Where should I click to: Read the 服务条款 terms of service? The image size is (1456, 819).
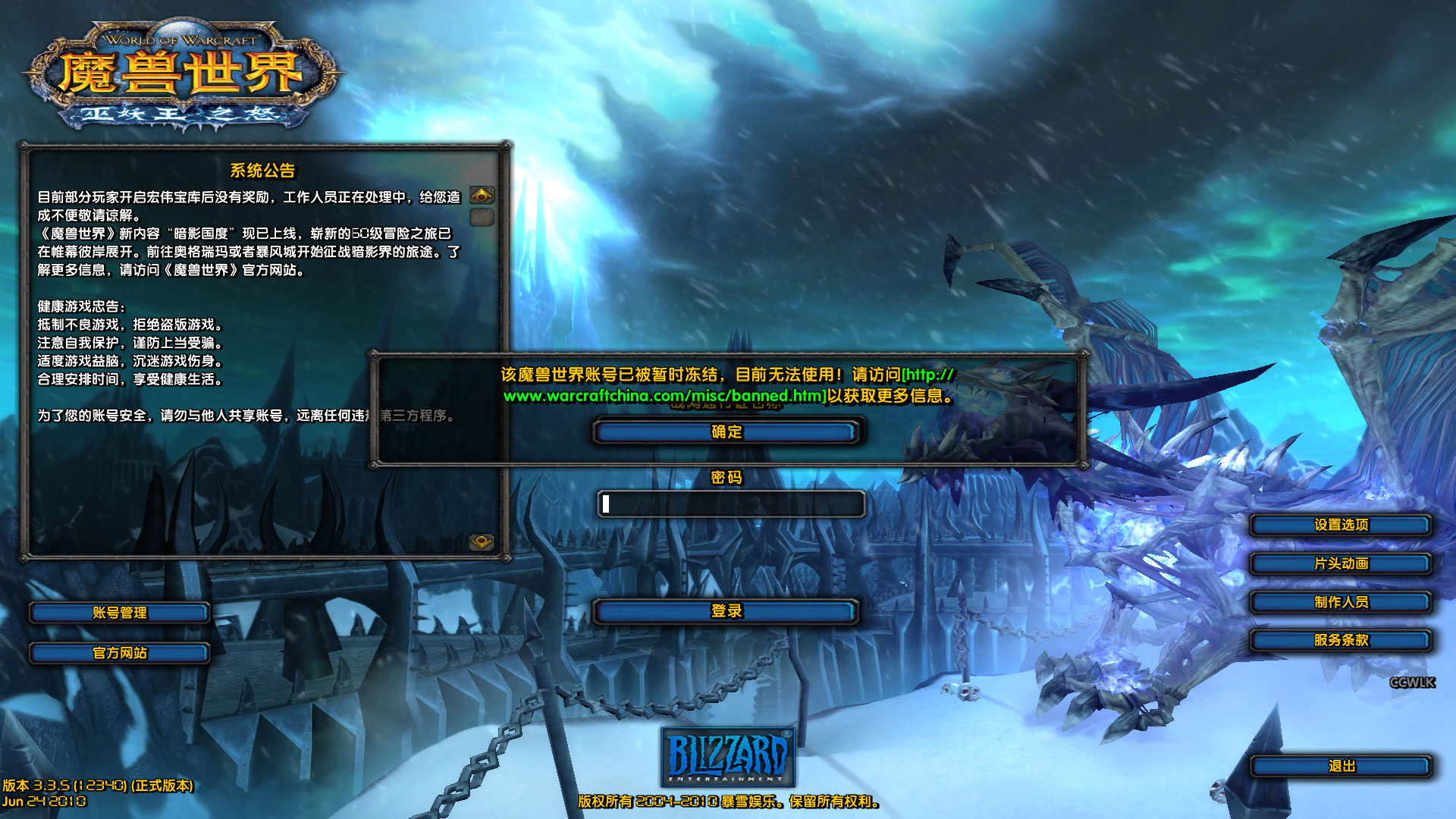tap(1339, 641)
